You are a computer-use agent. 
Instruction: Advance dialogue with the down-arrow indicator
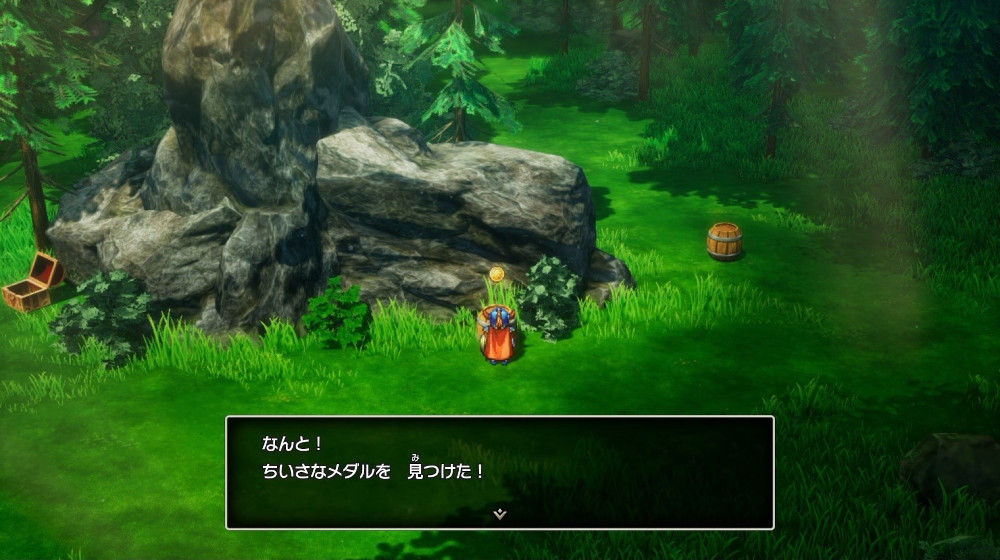[500, 514]
